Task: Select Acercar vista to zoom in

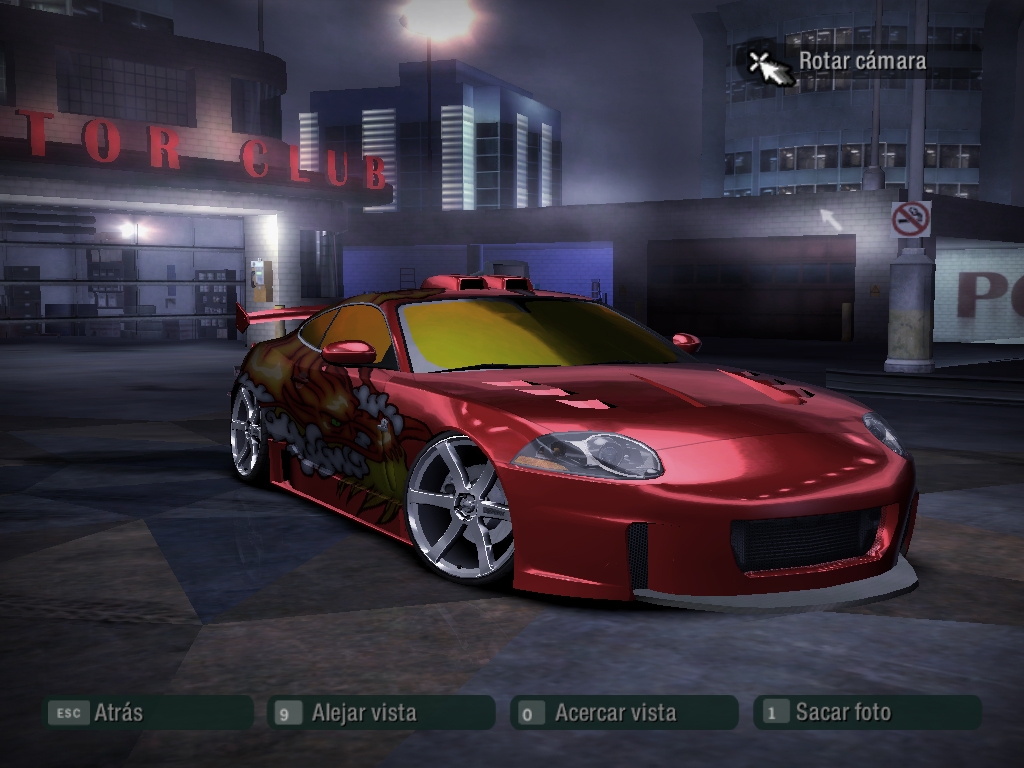Action: point(624,713)
